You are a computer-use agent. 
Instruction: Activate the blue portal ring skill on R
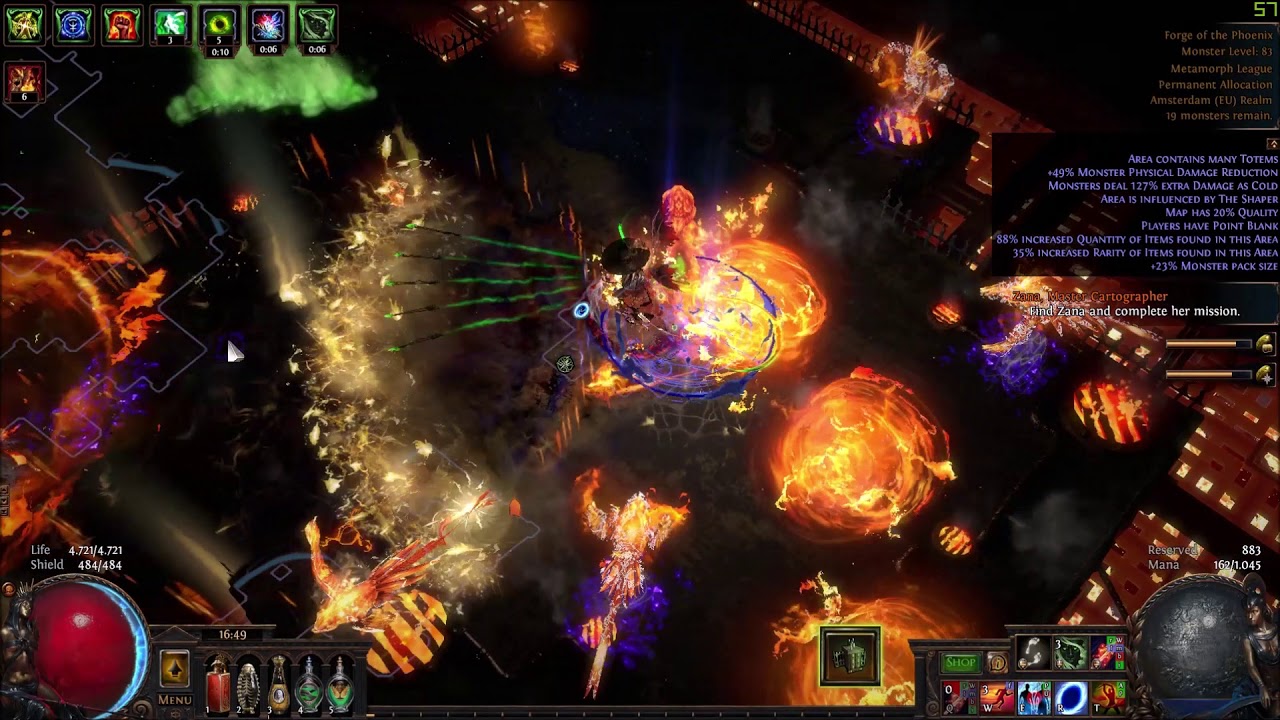(x=1070, y=697)
